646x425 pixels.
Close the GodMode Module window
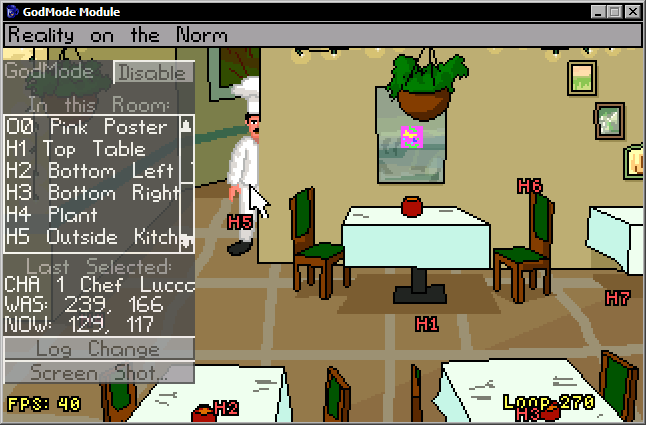coord(632,11)
